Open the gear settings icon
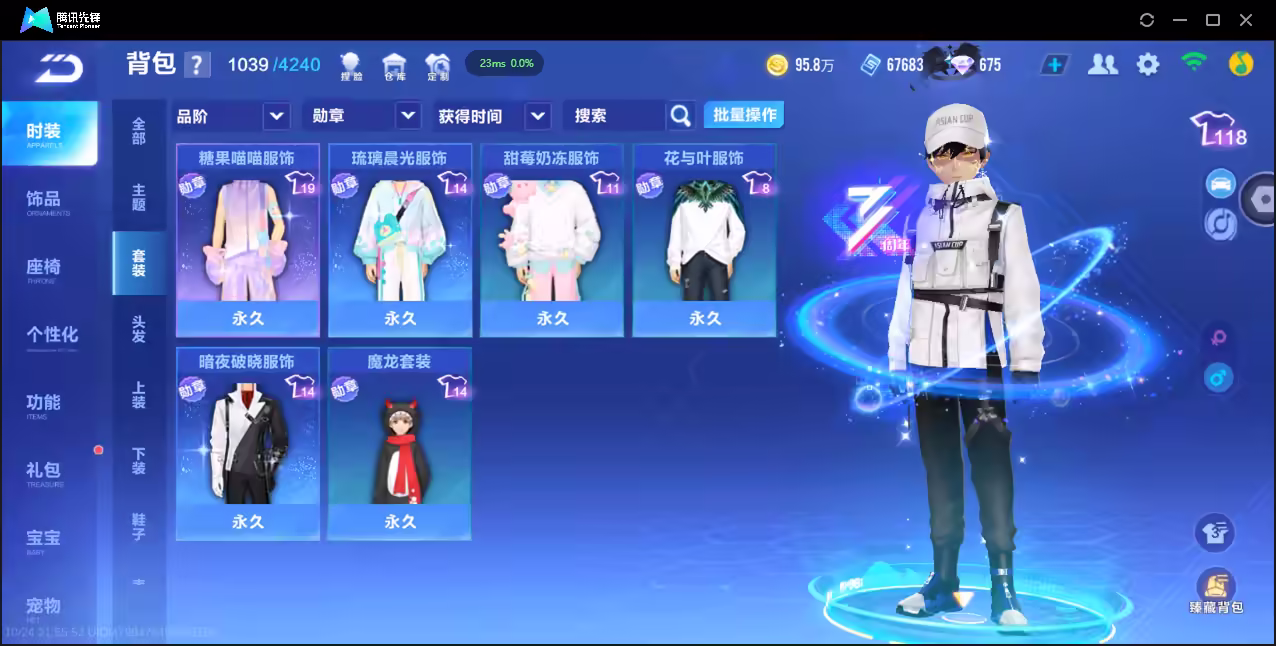Viewport: 1276px width, 646px height. click(x=1148, y=65)
